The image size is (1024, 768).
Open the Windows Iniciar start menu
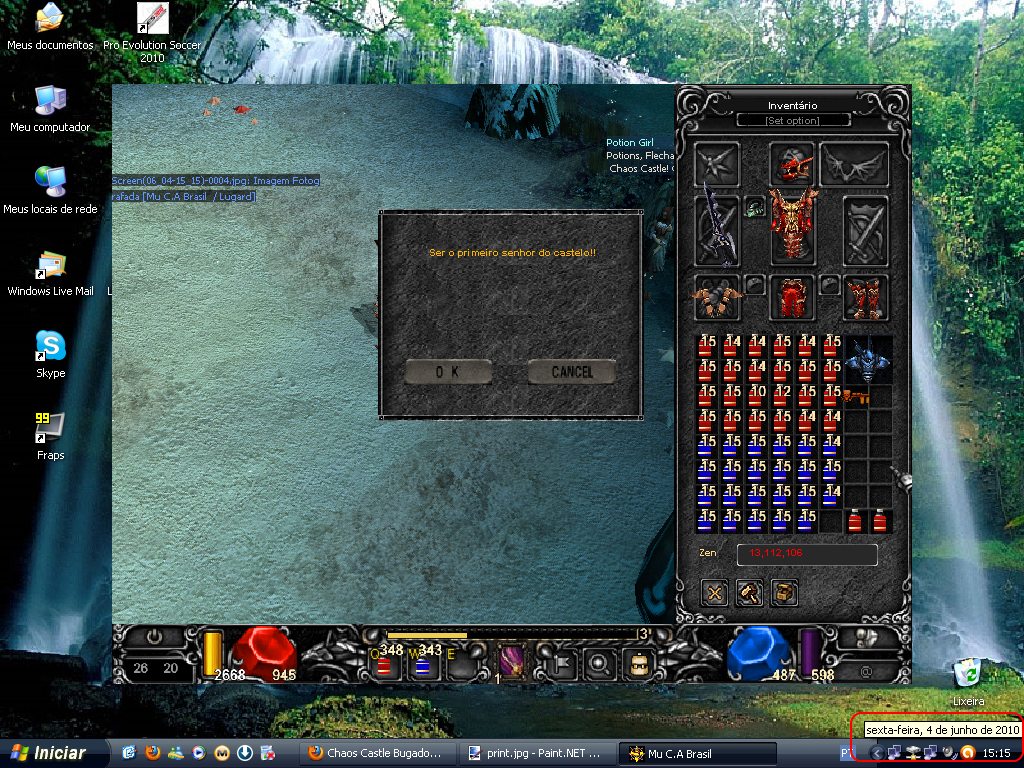pos(48,753)
